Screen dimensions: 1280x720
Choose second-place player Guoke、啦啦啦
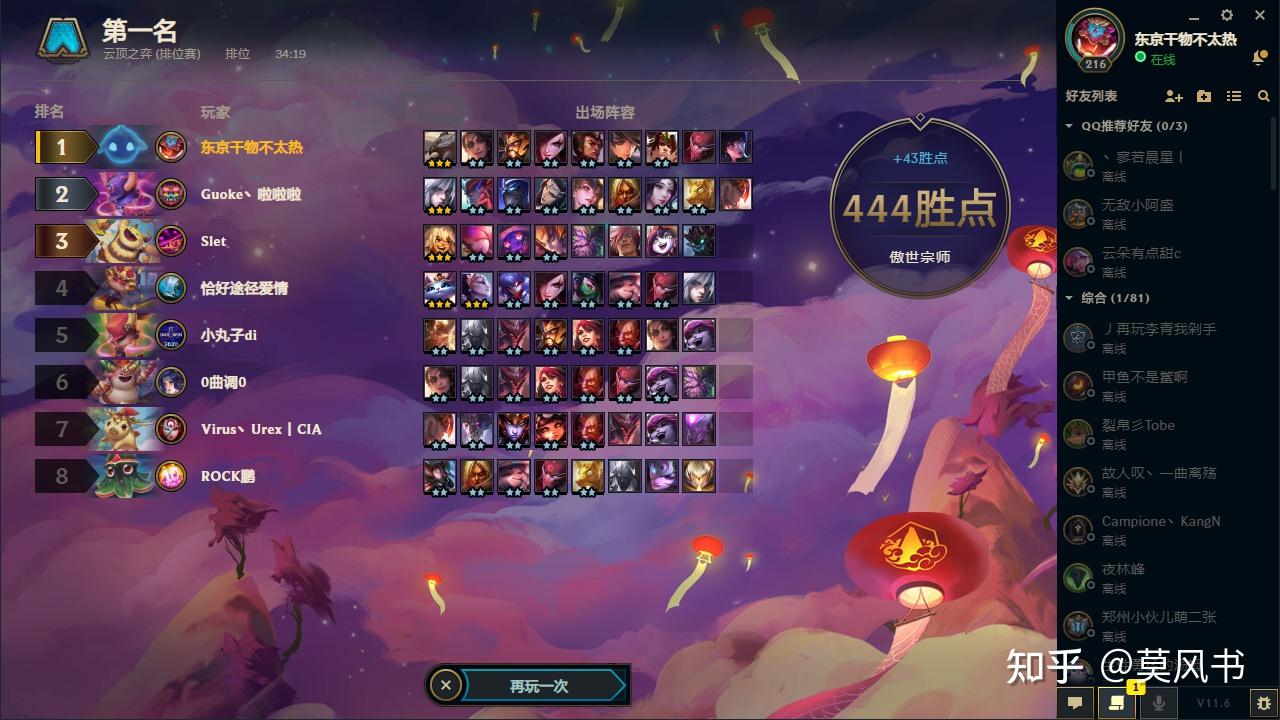(251, 194)
